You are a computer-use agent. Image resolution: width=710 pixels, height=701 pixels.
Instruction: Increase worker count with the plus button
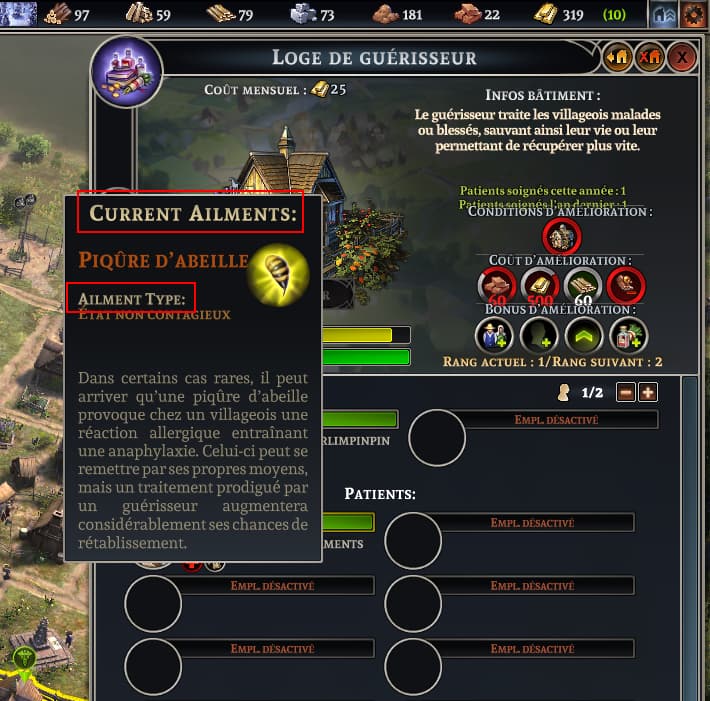pos(648,392)
